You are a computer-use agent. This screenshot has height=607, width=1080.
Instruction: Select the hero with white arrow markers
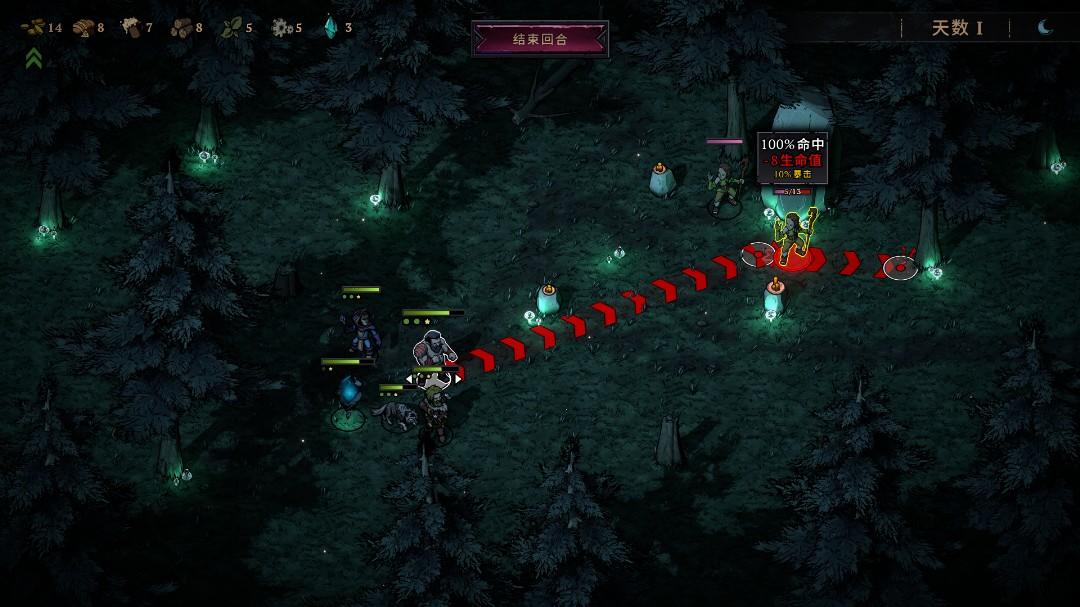(x=434, y=351)
